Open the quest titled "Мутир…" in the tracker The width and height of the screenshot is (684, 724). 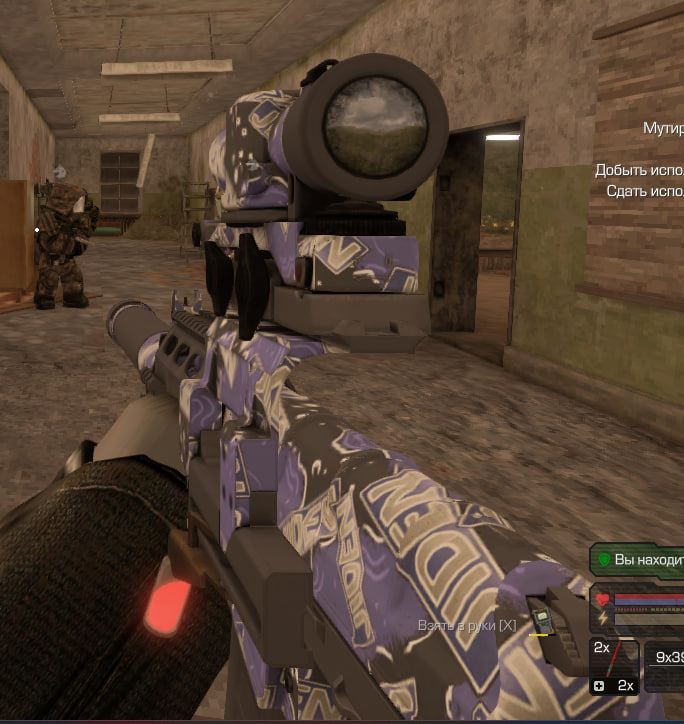pyautogui.click(x=663, y=129)
